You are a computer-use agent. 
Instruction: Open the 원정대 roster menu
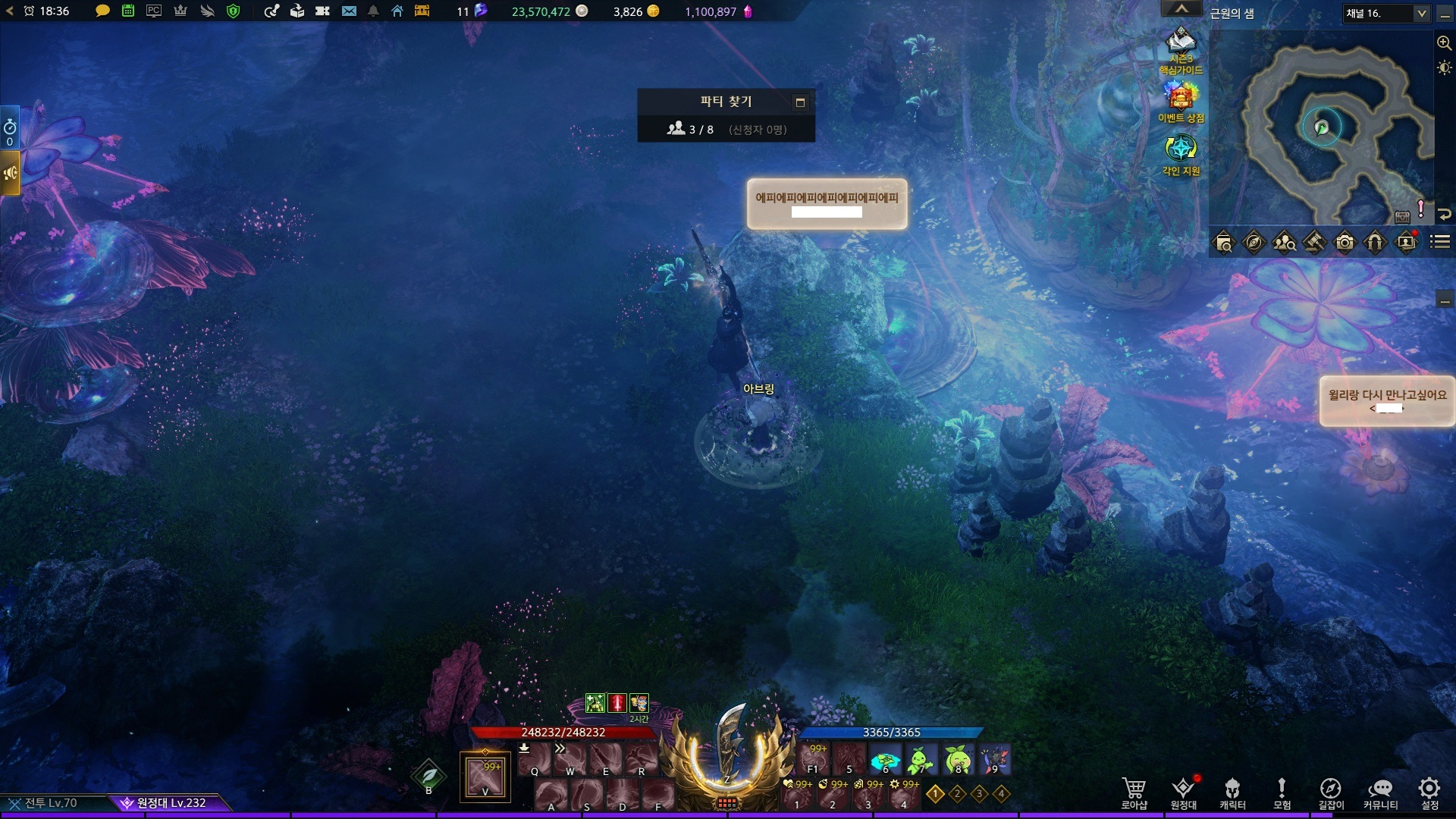coord(1183,792)
